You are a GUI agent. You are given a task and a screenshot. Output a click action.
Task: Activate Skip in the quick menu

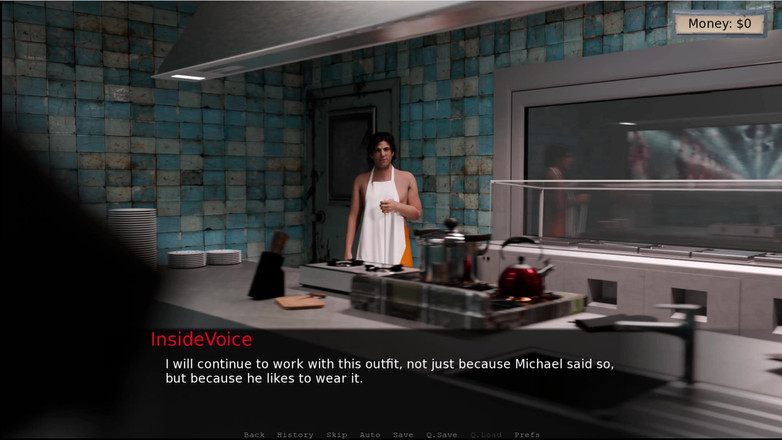point(337,435)
